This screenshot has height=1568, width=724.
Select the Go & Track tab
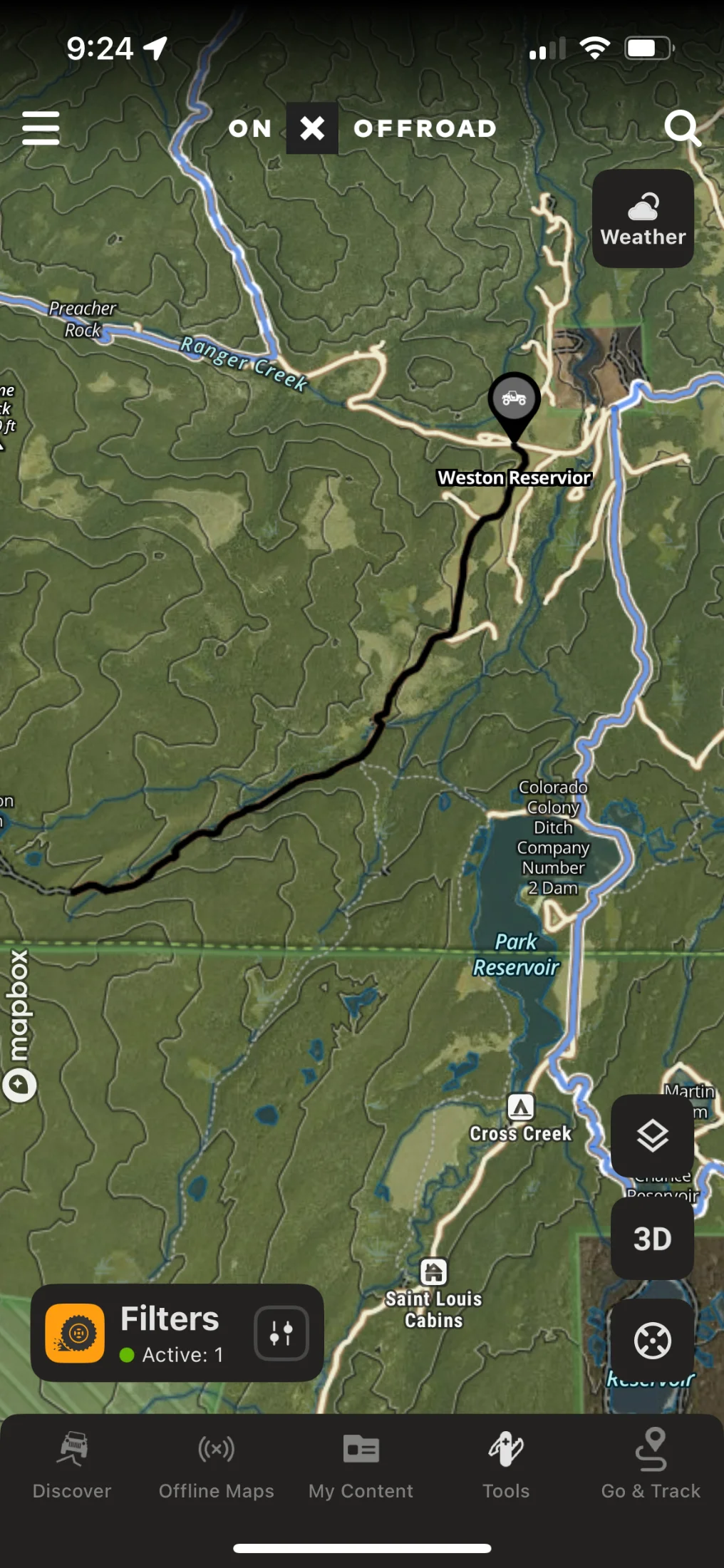tap(651, 1465)
